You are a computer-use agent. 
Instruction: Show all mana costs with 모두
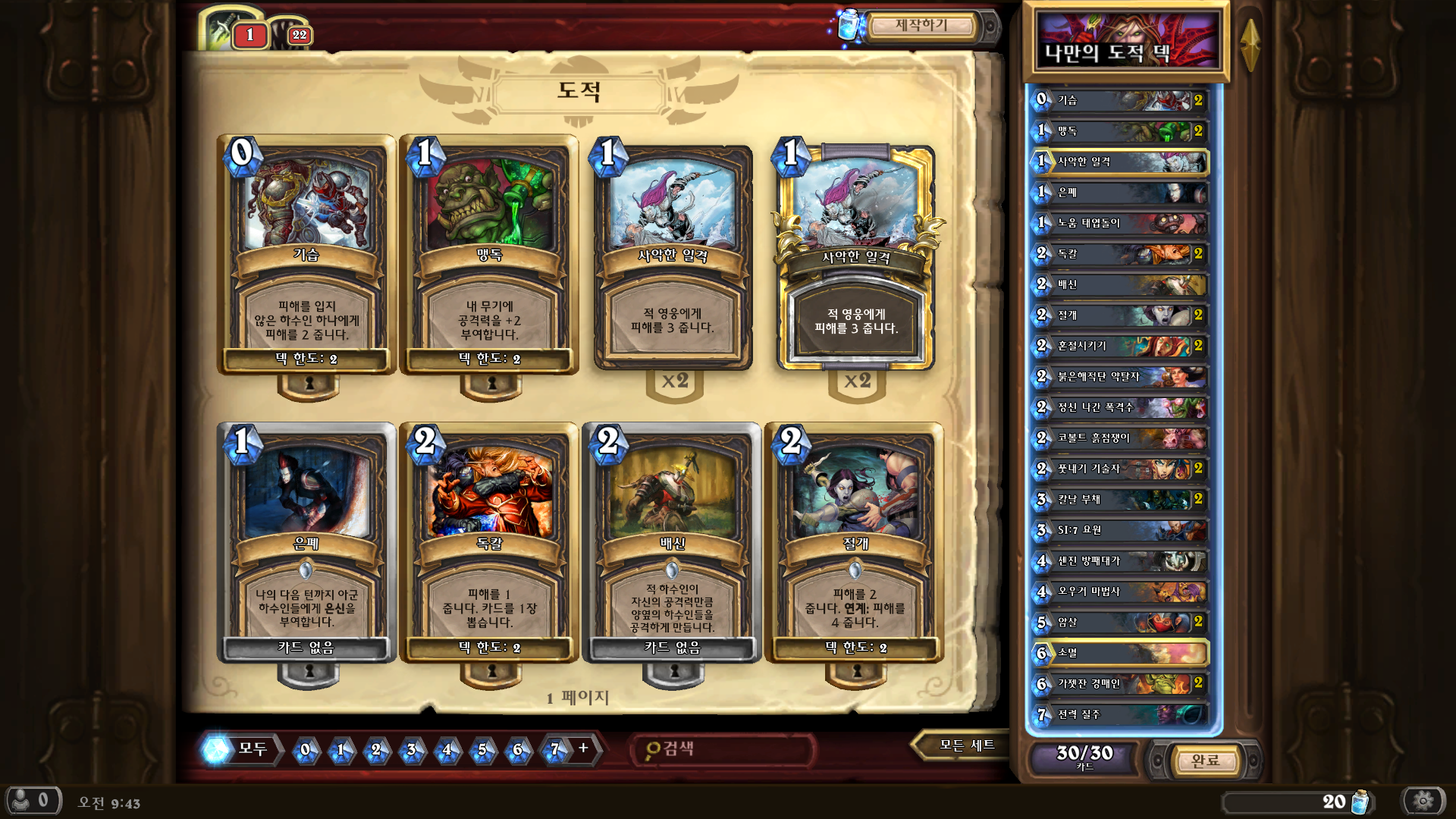coord(241,749)
